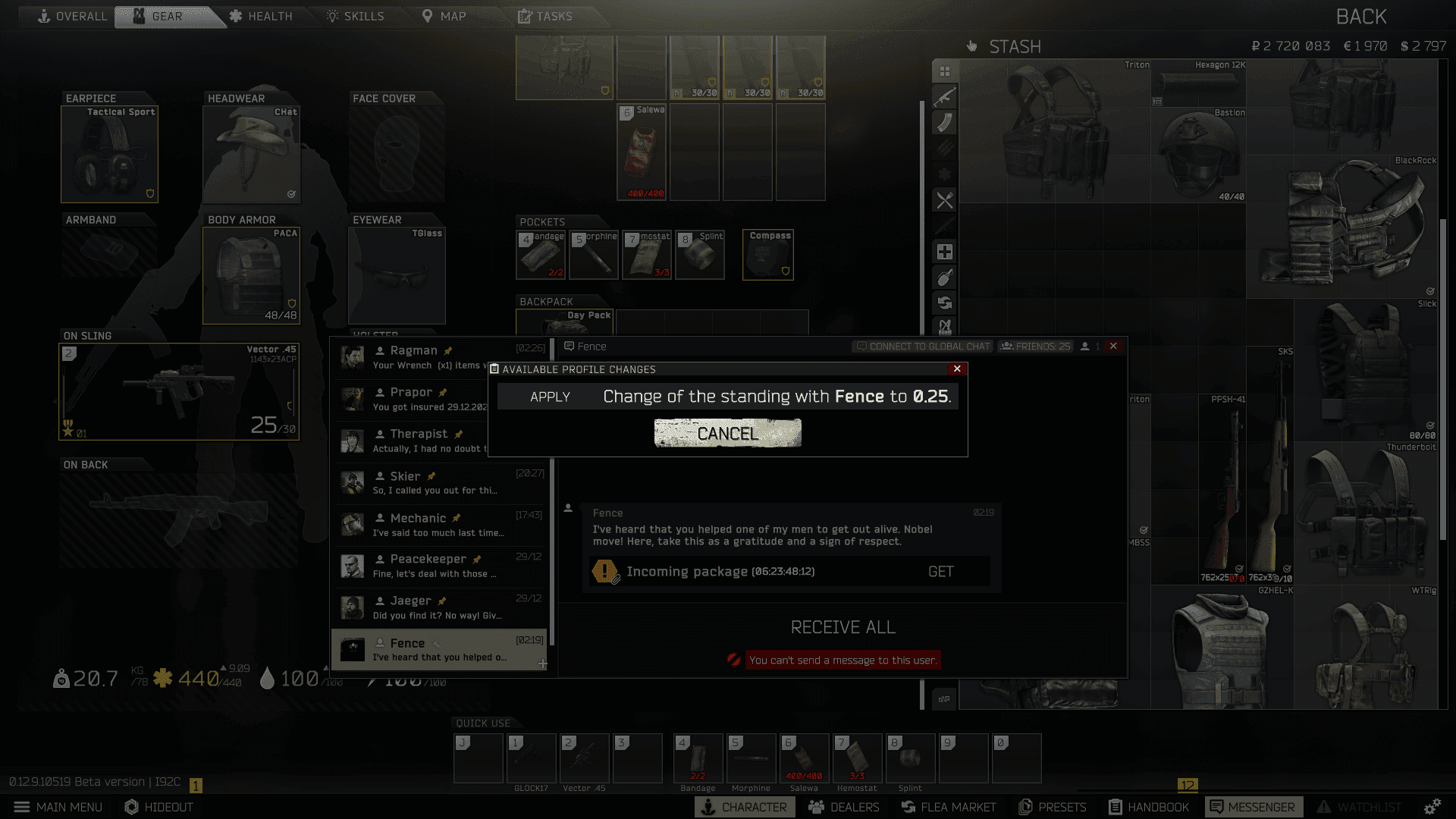Close the messenger window
The image size is (1456, 819).
coord(1113,346)
